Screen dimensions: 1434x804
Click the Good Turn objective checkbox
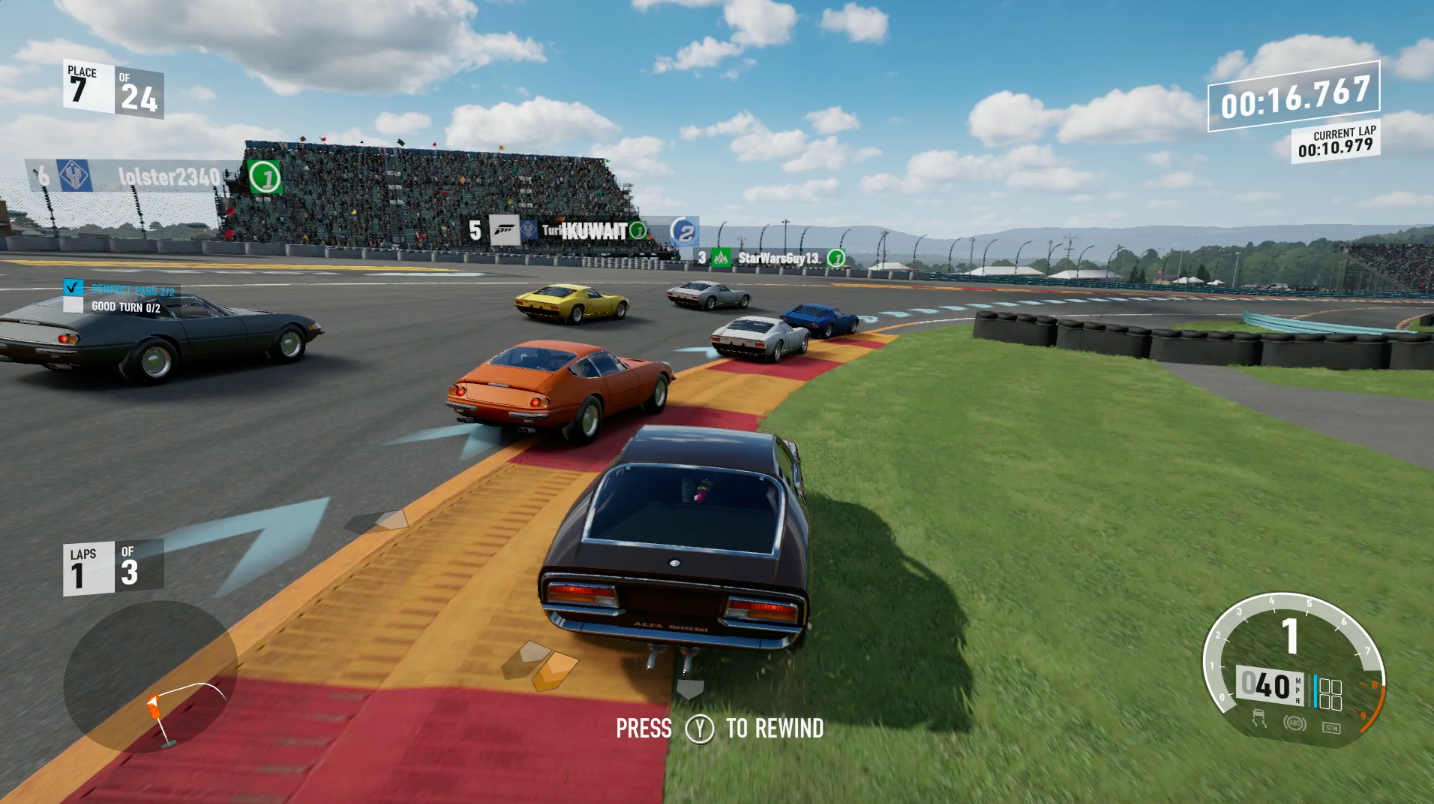[73, 306]
